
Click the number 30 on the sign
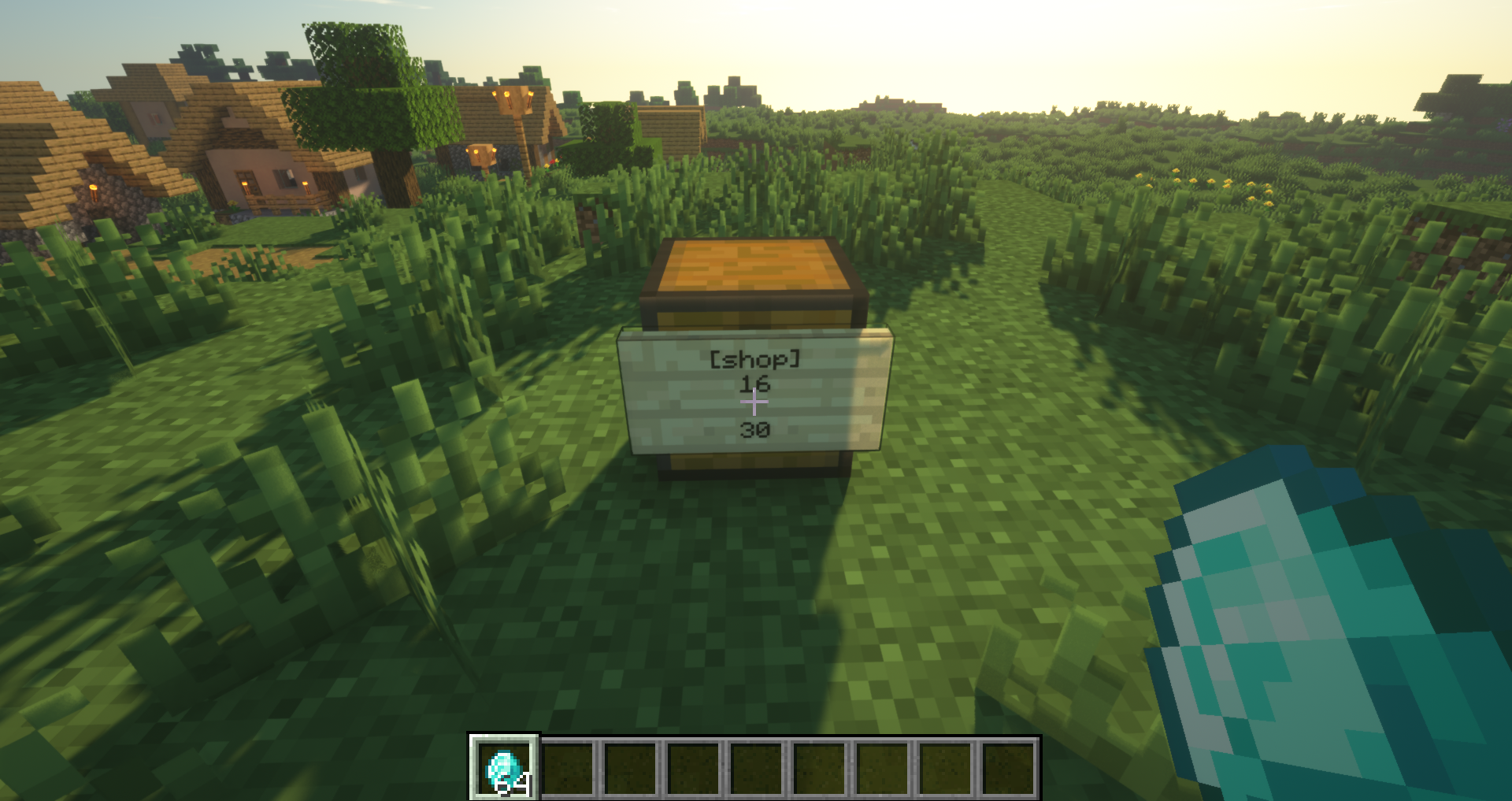[x=754, y=429]
